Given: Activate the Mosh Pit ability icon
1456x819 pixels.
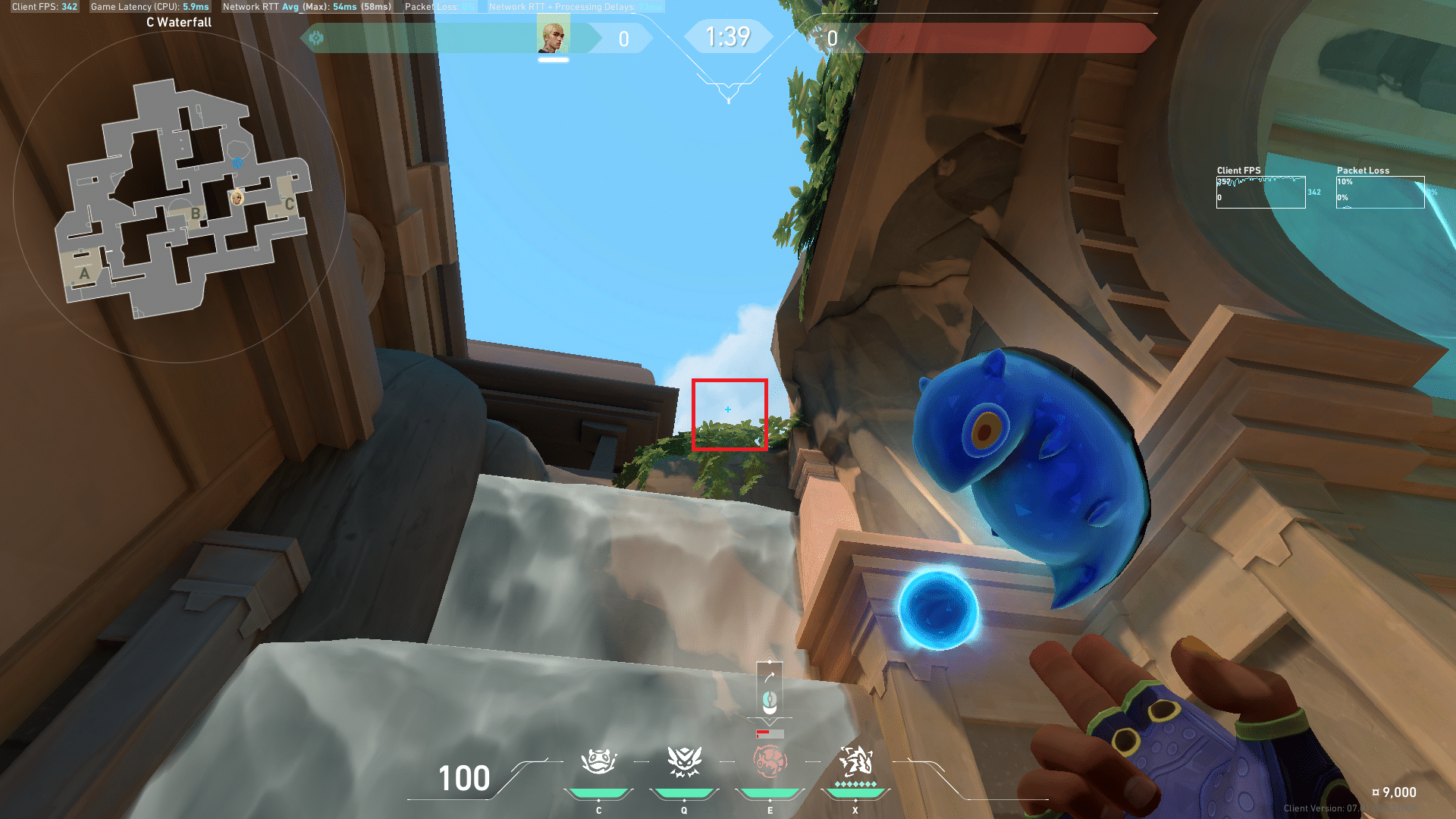Looking at the screenshot, I should [598, 761].
